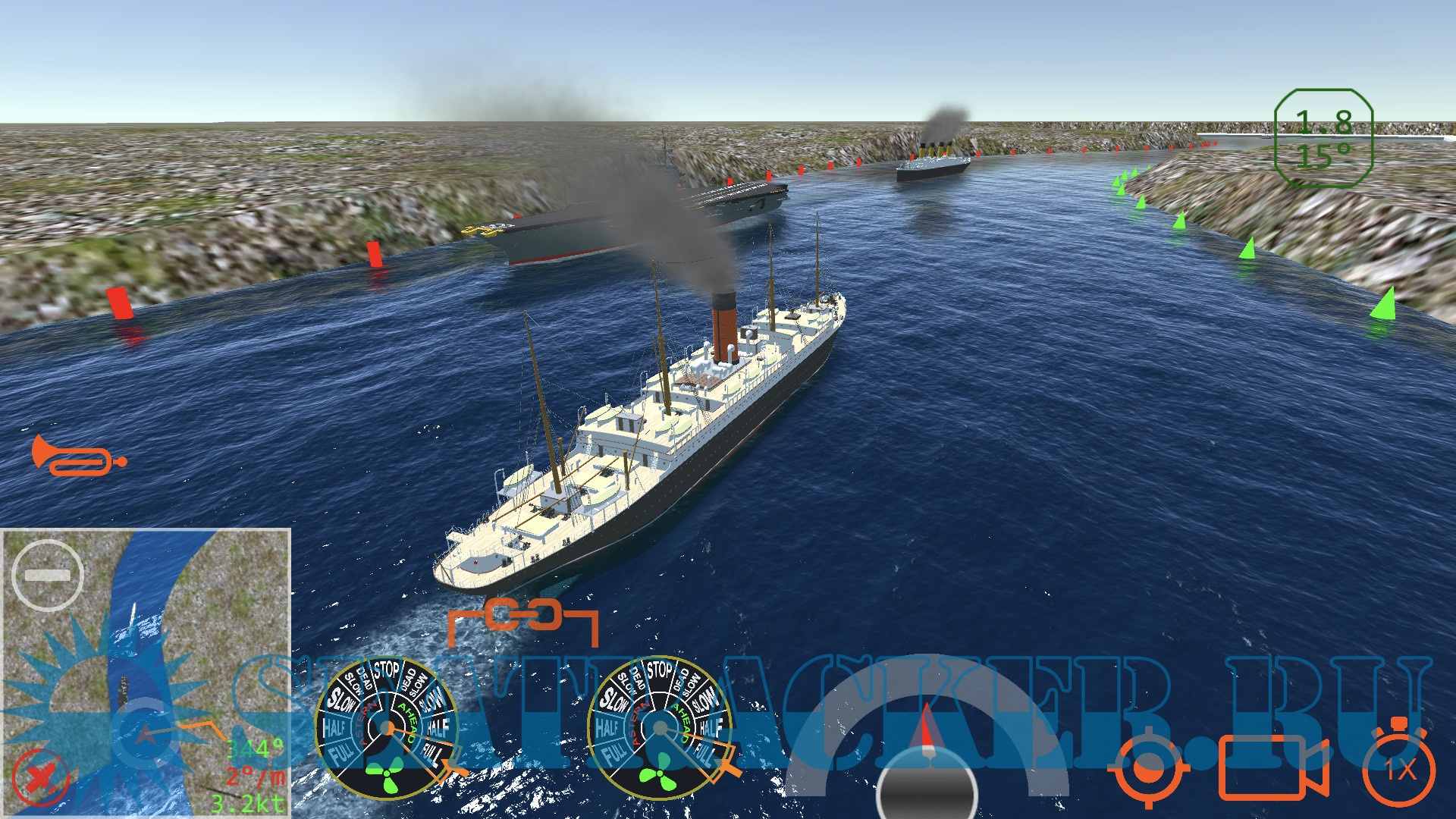The image size is (1456, 819).
Task: Click the left engine telegraph dial
Action: (x=387, y=729)
